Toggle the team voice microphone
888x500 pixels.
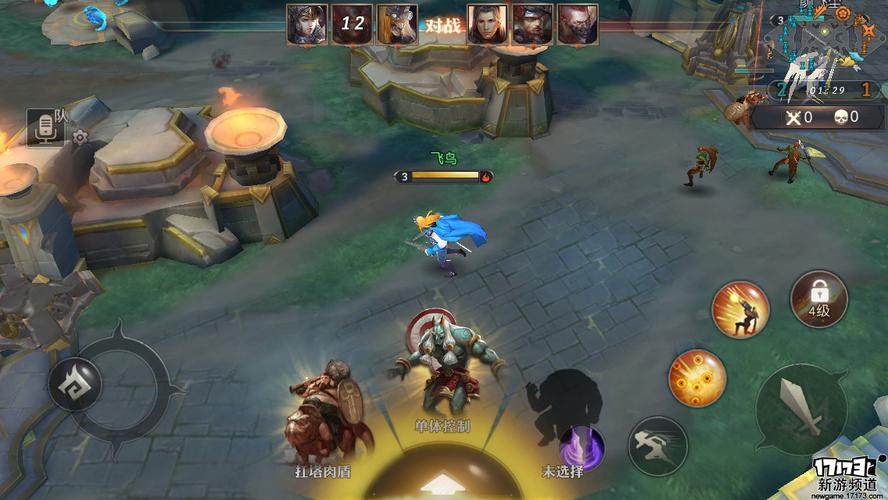tap(45, 129)
